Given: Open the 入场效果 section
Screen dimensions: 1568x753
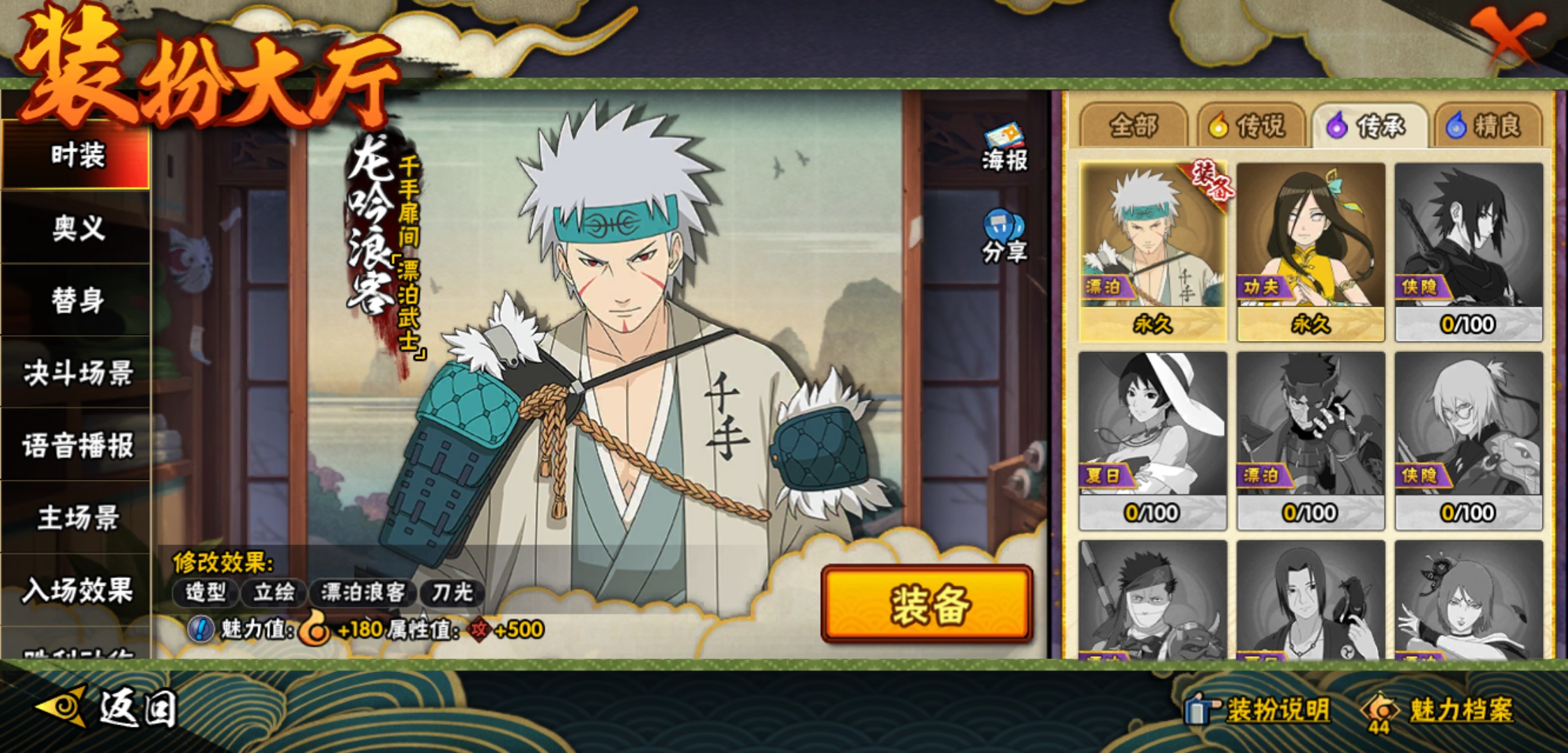Looking at the screenshot, I should click(x=77, y=591).
